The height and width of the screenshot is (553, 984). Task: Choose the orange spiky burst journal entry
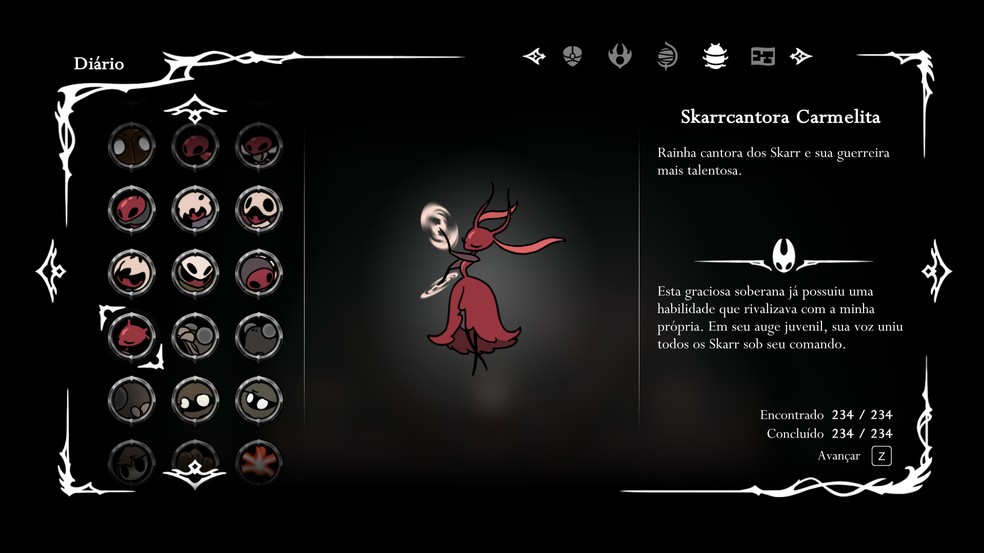tap(258, 461)
